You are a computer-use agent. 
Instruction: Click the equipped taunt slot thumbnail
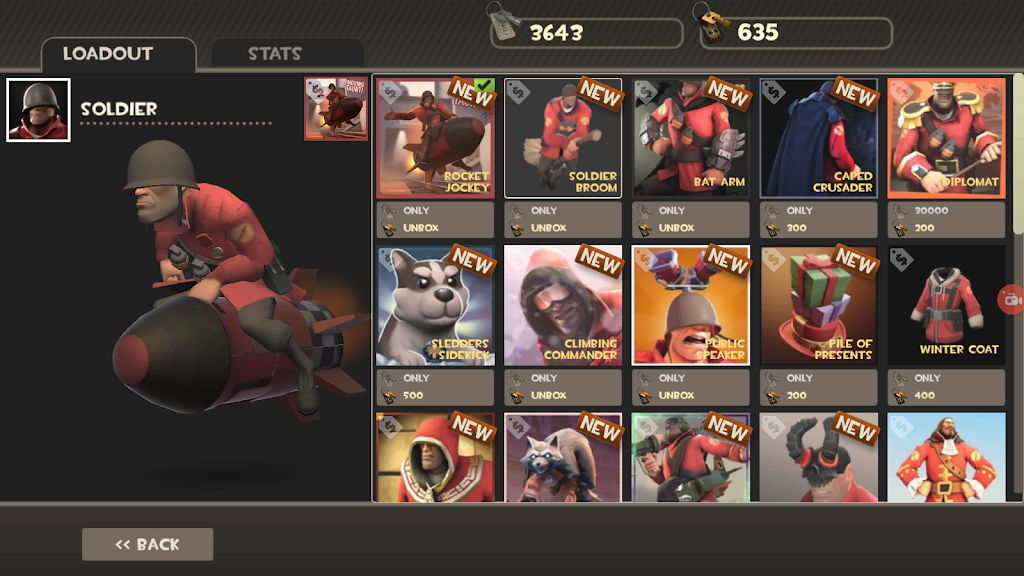click(336, 109)
